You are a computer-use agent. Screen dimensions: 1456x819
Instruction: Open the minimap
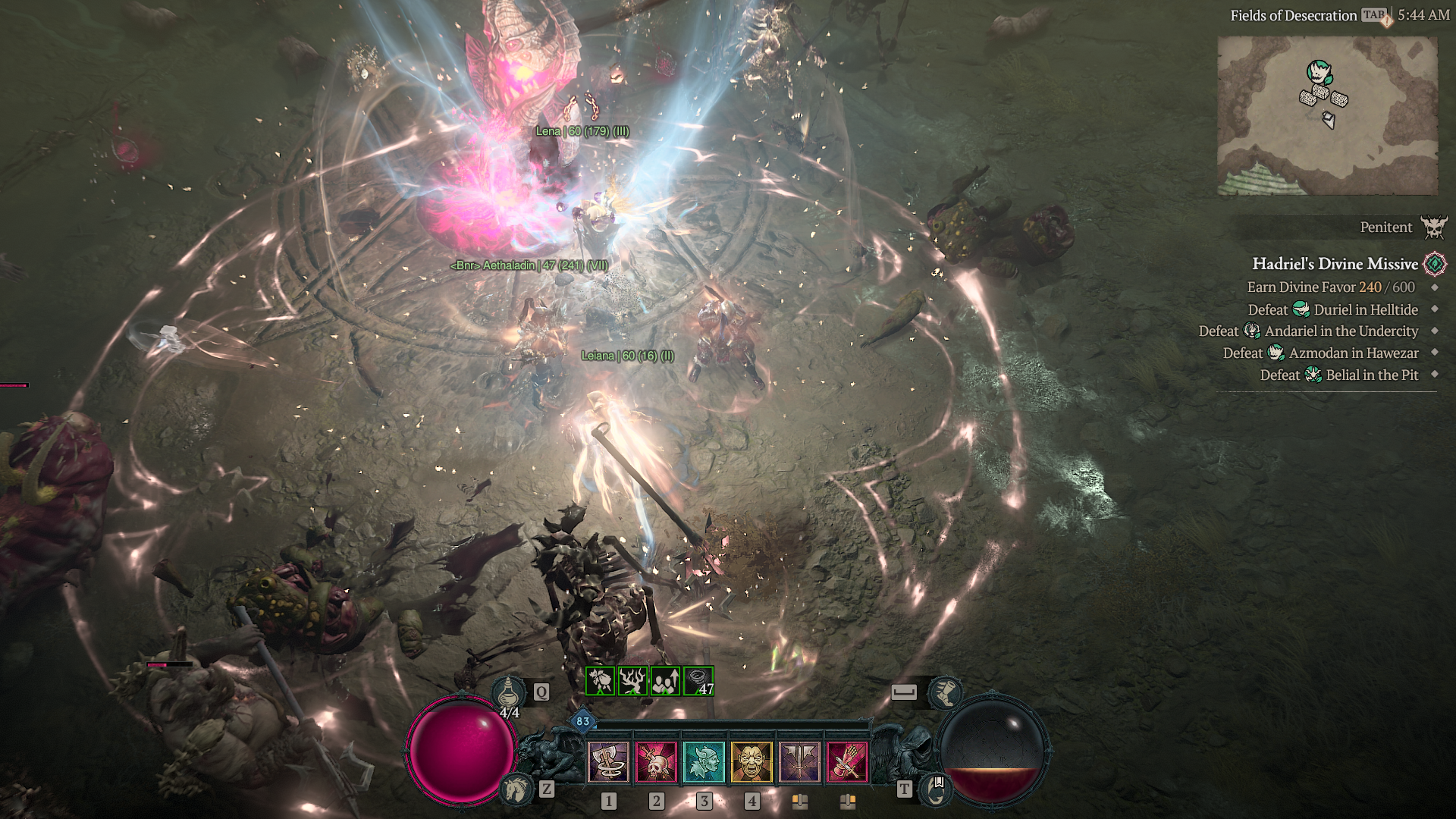coord(1327,115)
